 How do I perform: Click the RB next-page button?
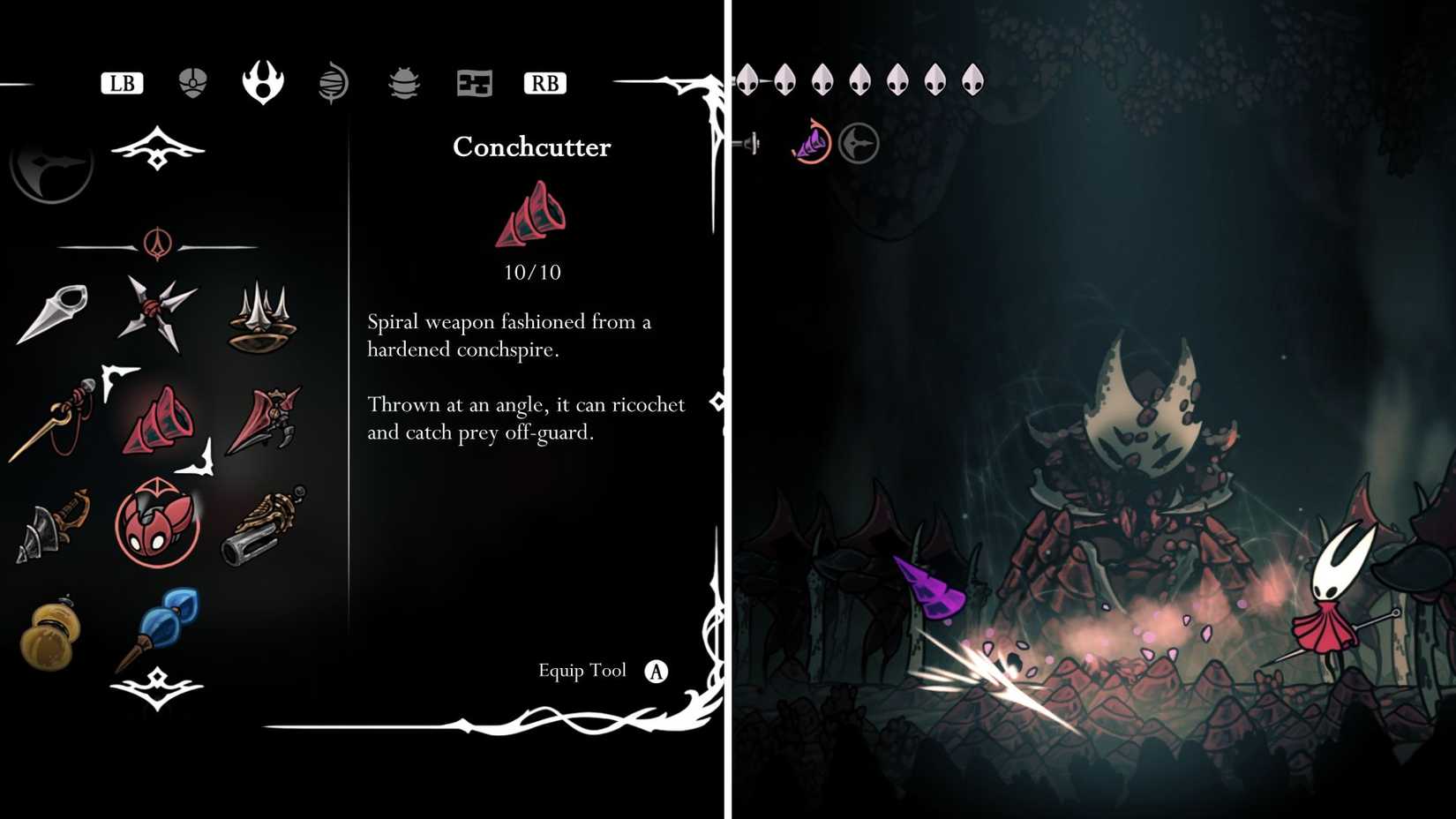(544, 83)
